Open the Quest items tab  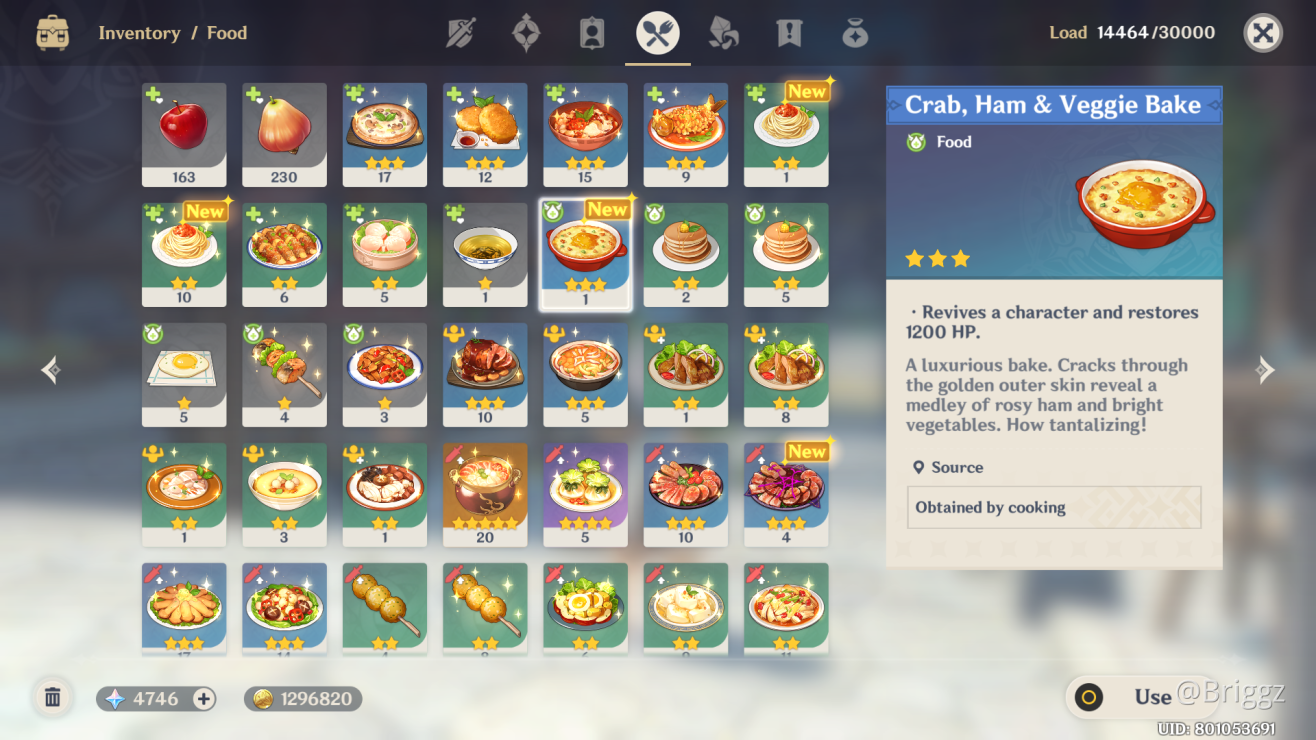pyautogui.click(x=789, y=33)
